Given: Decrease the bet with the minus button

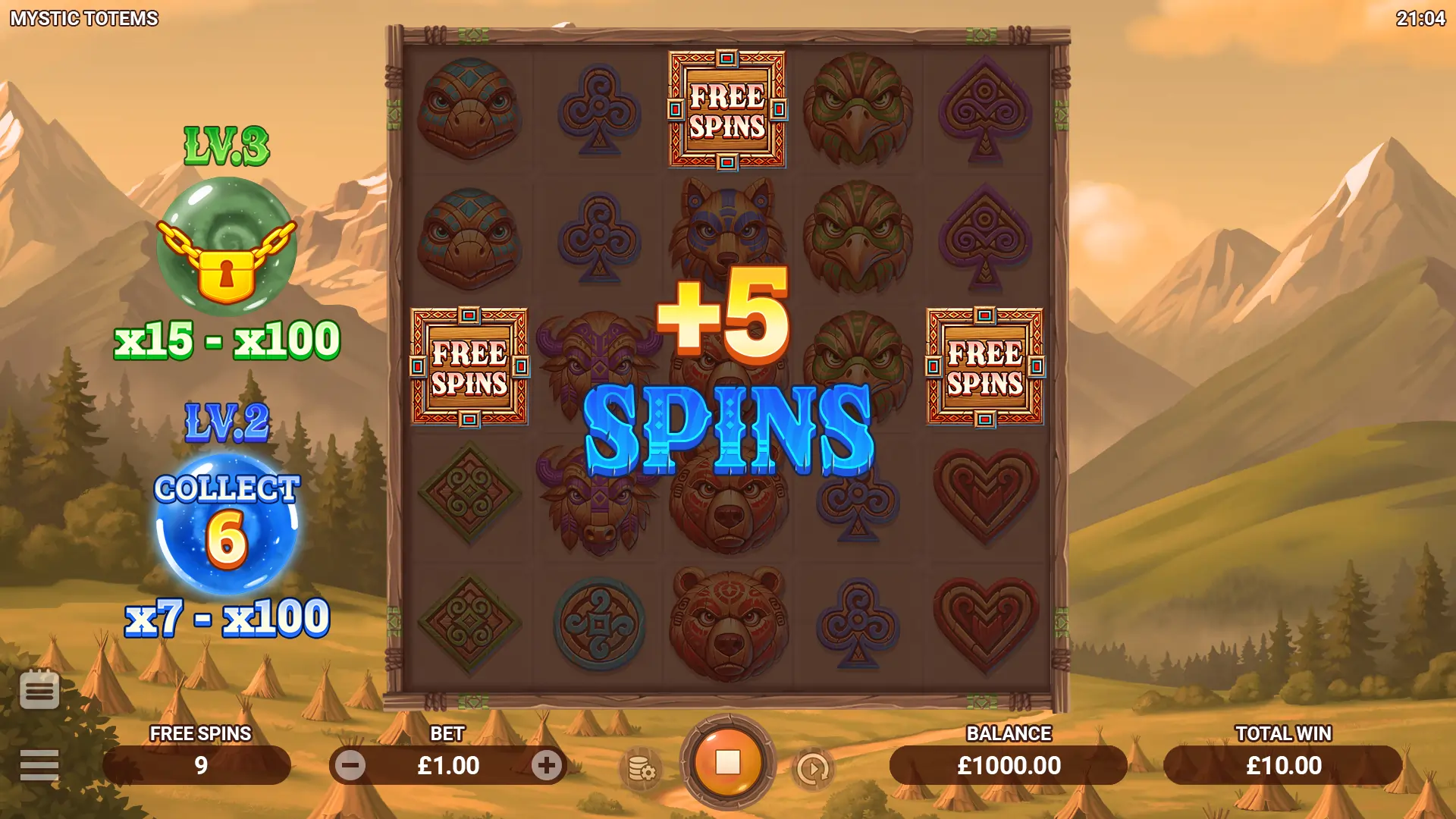Looking at the screenshot, I should pyautogui.click(x=350, y=766).
